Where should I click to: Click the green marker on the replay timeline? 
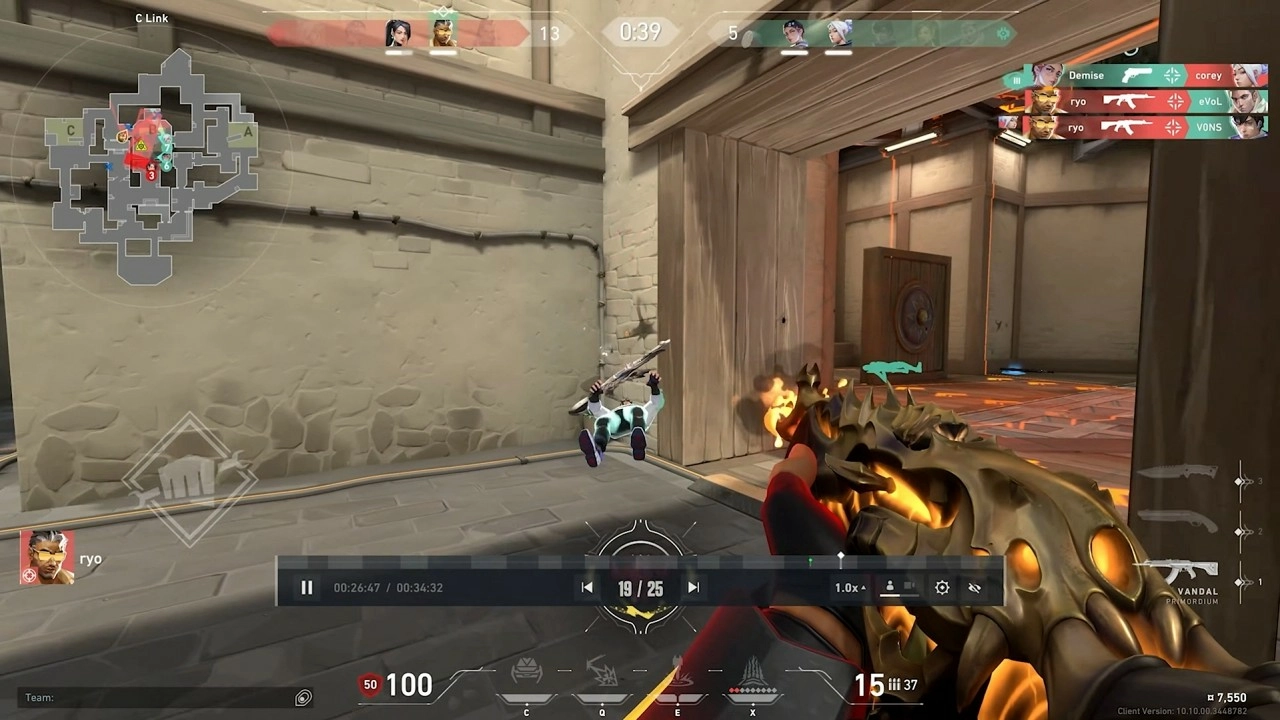tap(810, 562)
